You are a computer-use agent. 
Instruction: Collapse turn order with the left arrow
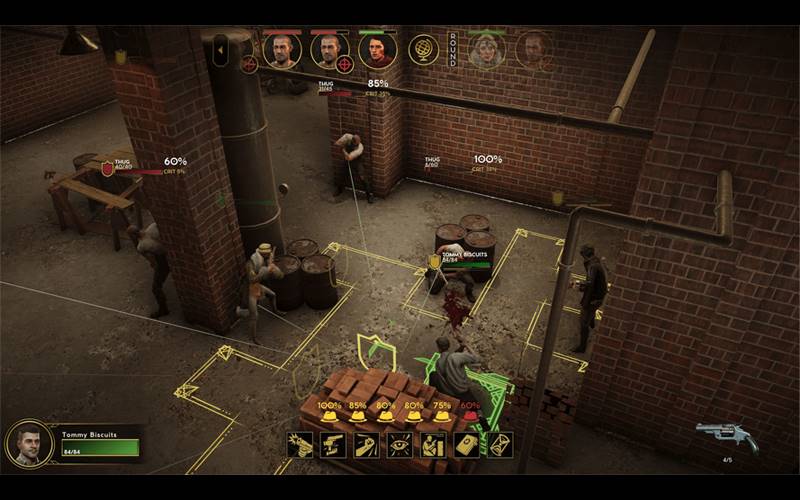tap(220, 51)
